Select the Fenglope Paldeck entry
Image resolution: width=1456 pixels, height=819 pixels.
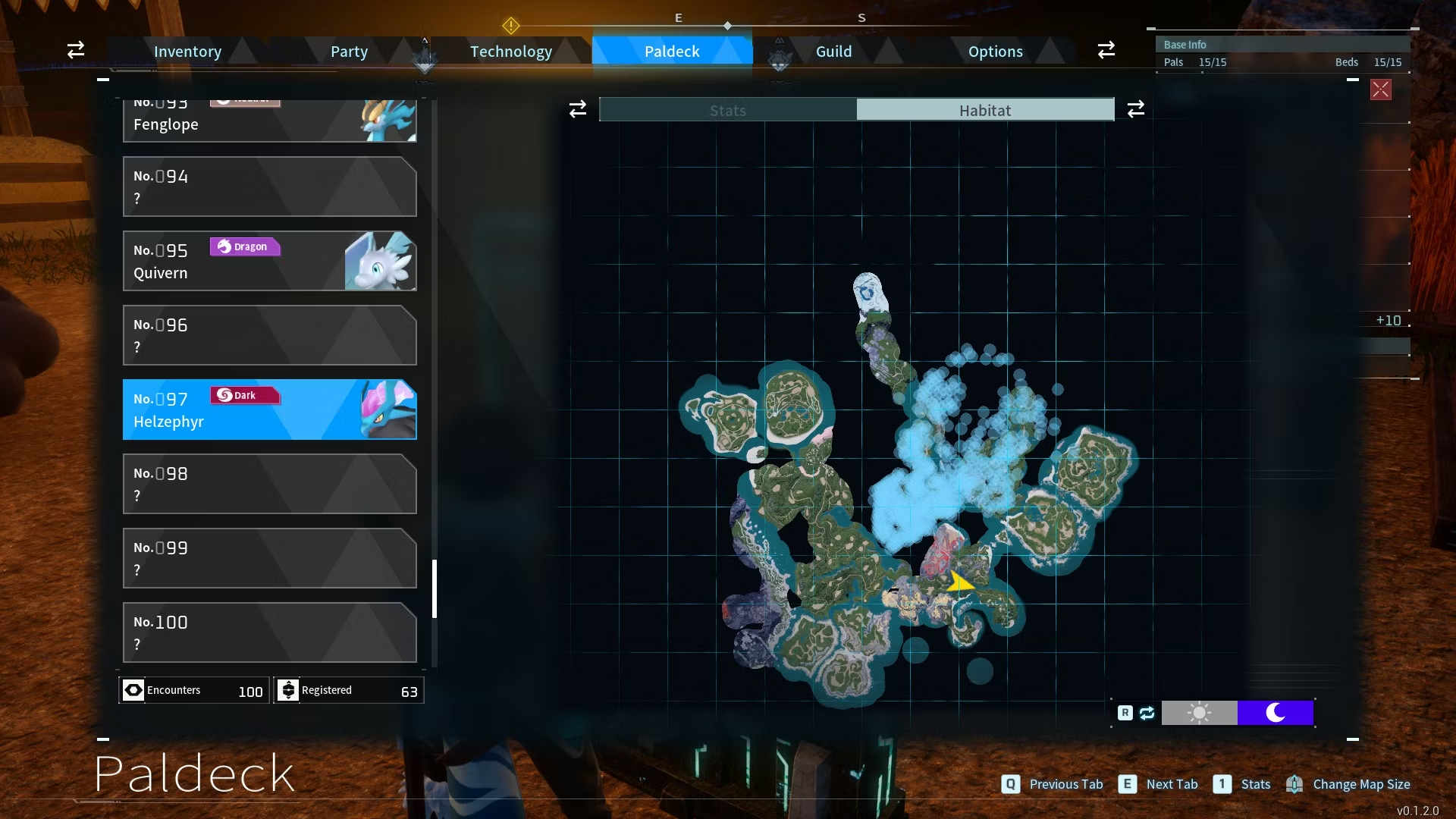coord(269,121)
